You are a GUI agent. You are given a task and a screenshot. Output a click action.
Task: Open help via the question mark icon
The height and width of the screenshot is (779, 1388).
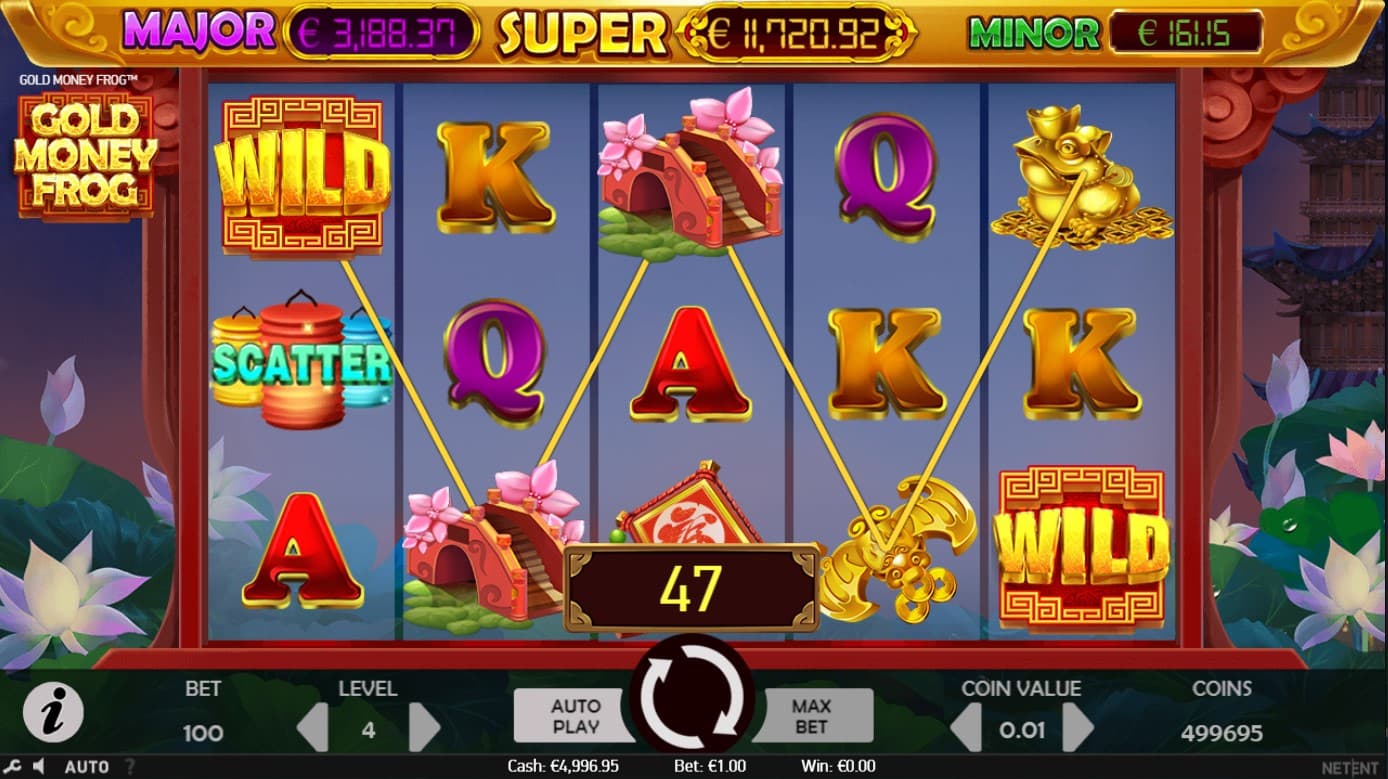point(130,767)
